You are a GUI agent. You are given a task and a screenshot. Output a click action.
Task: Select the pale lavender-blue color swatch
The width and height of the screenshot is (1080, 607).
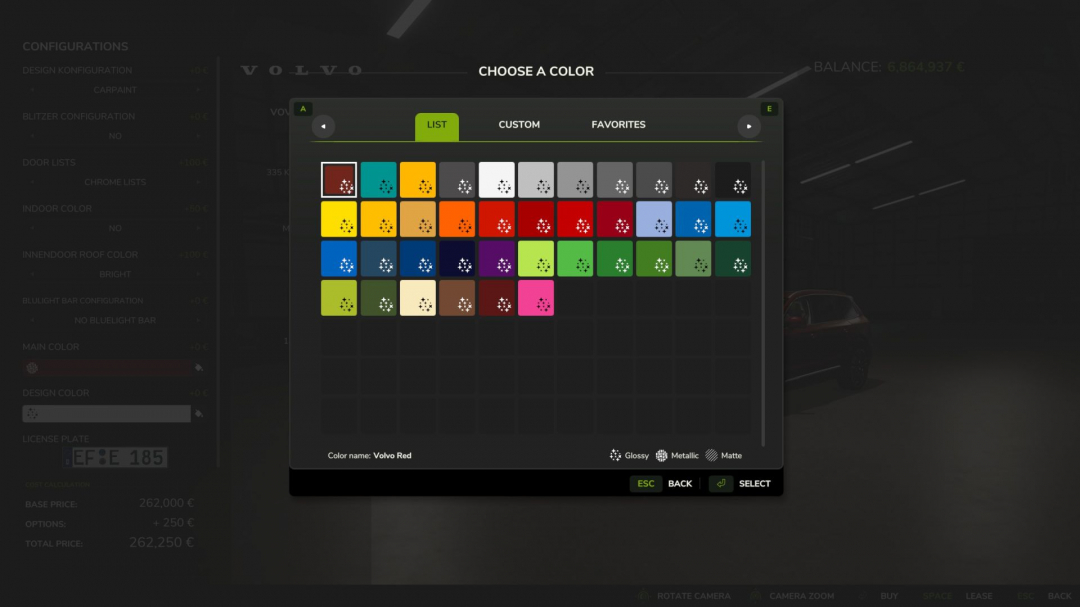coord(653,219)
